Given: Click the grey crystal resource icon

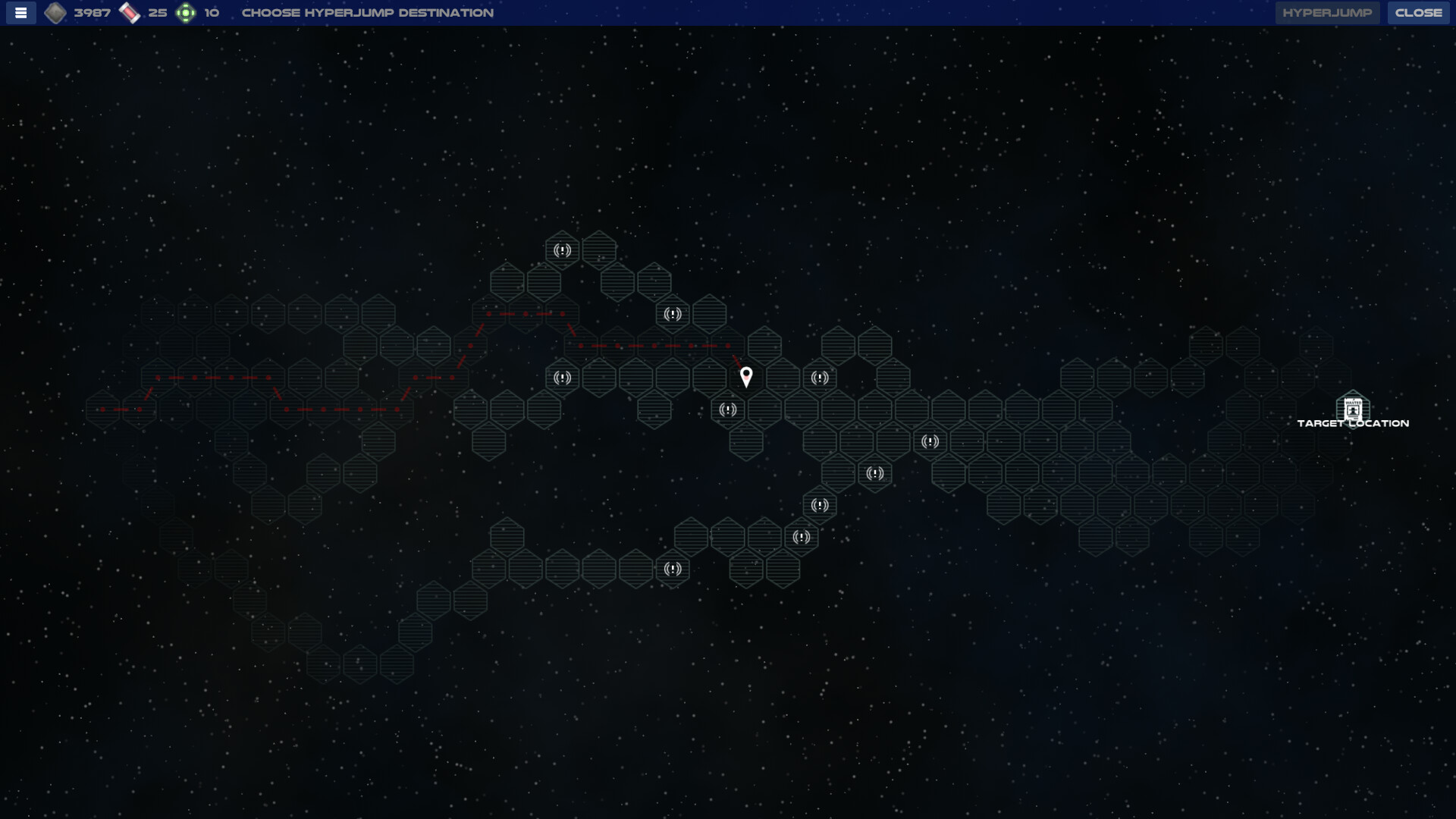Looking at the screenshot, I should coord(57,12).
